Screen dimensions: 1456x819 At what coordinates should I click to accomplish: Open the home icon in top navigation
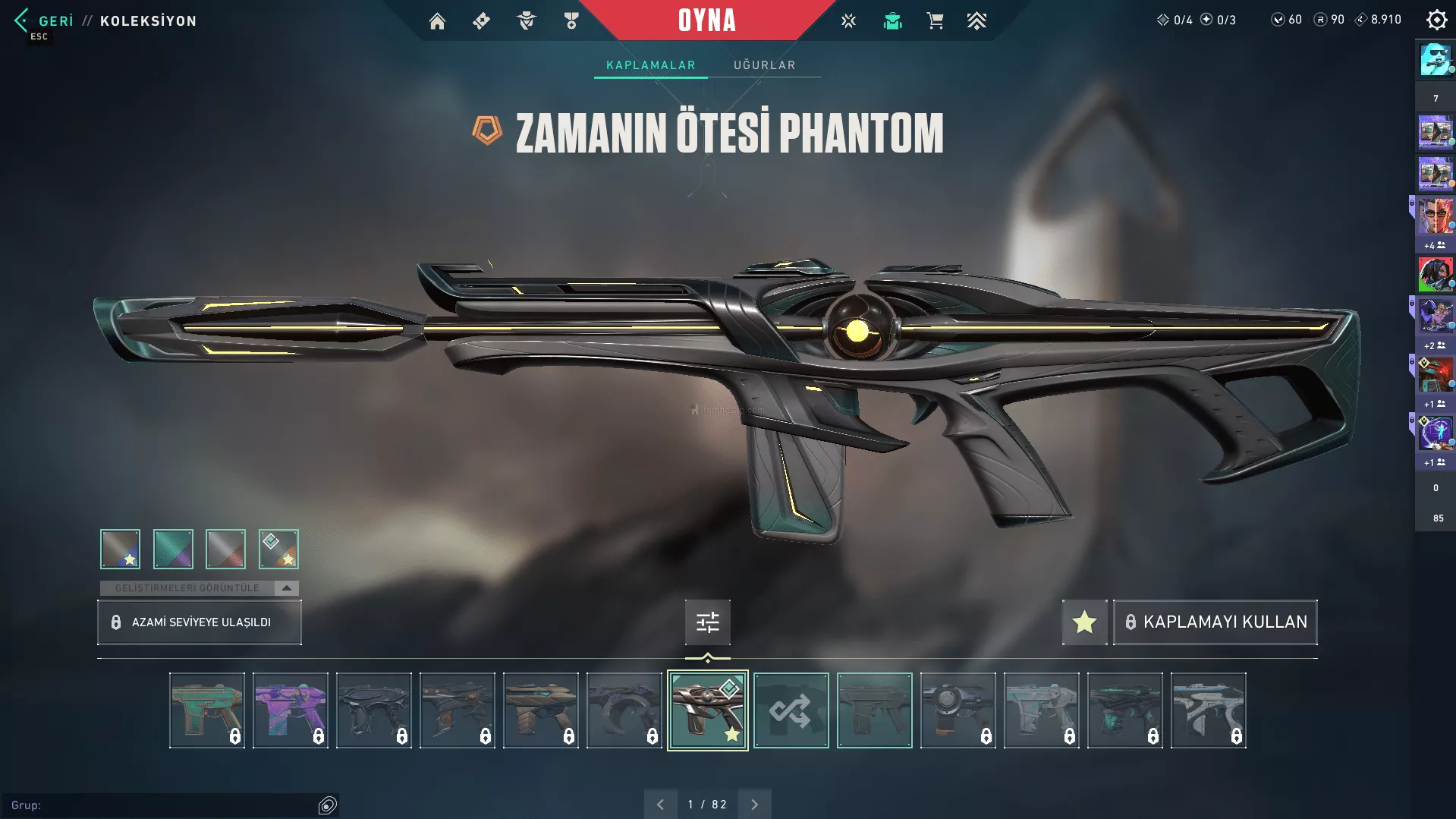[x=437, y=21]
